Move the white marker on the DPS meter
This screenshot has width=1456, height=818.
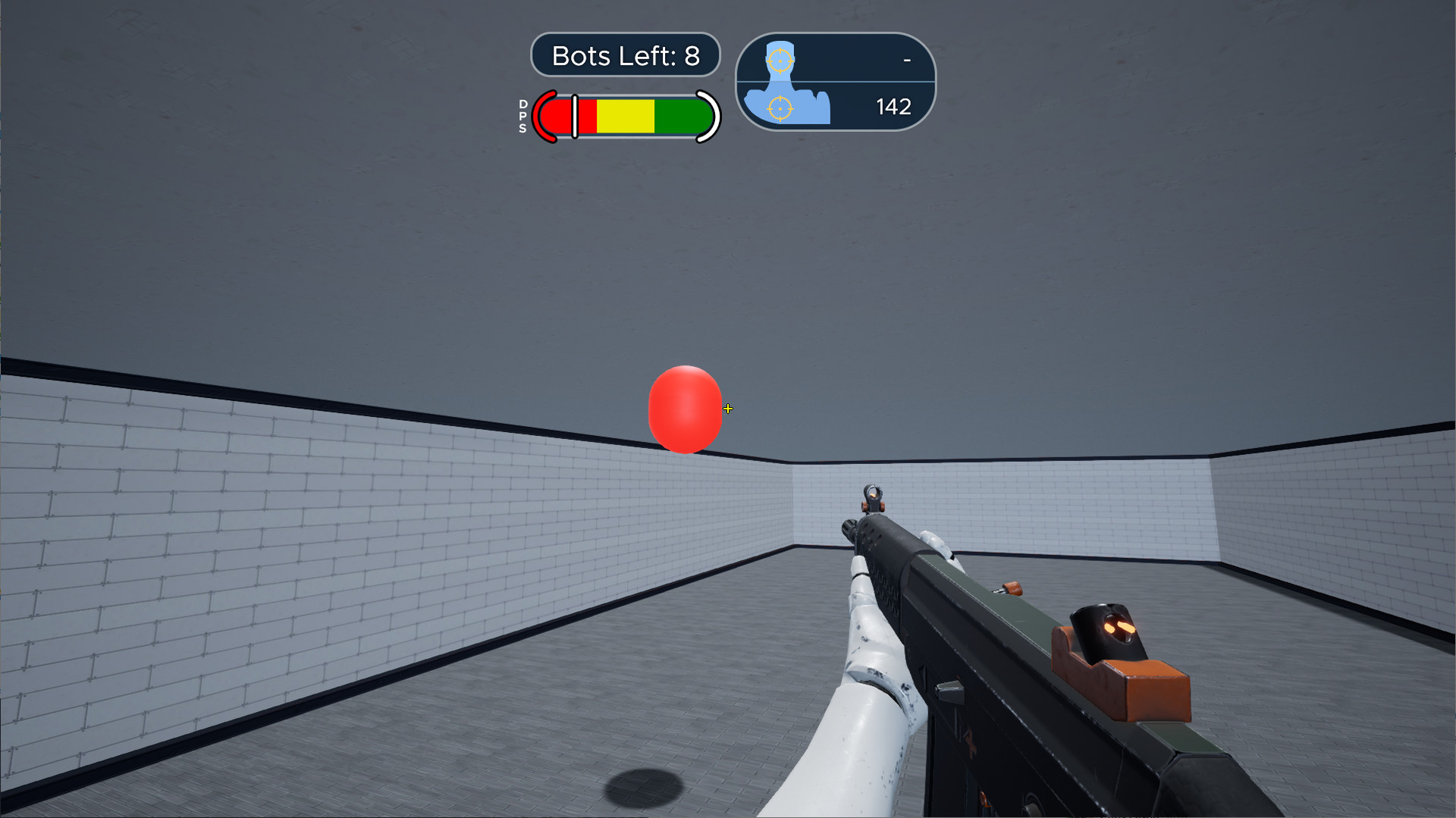pyautogui.click(x=575, y=116)
